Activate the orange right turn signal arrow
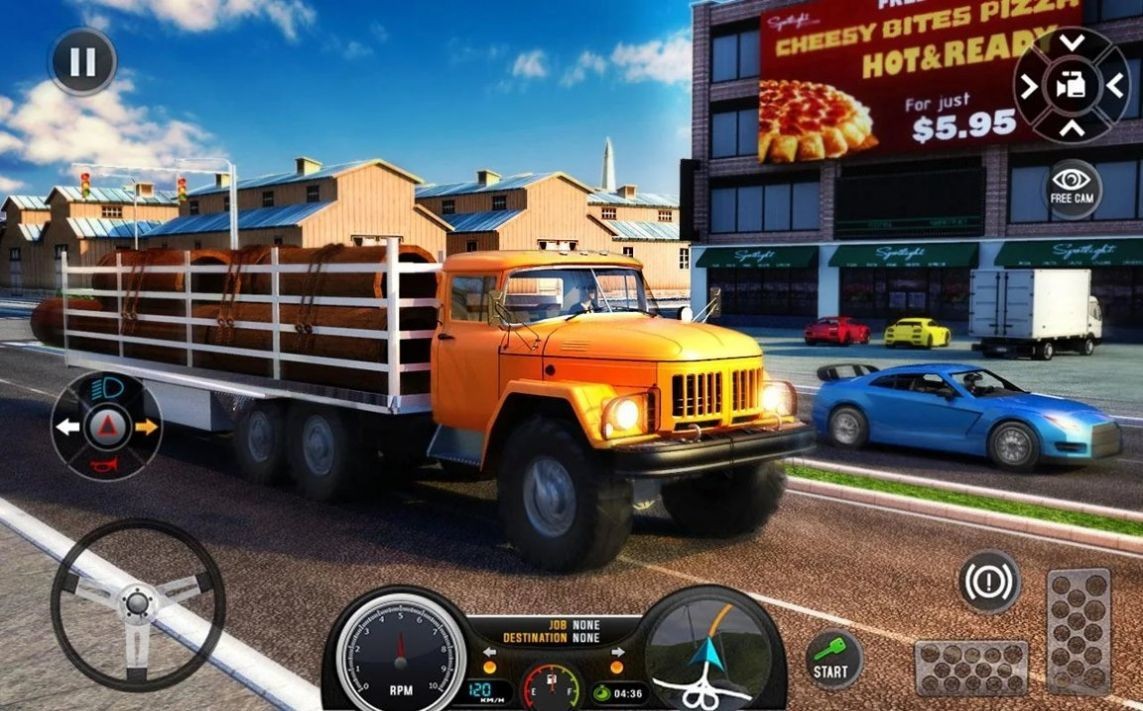Viewport: 1143px width, 711px height. pos(146,427)
